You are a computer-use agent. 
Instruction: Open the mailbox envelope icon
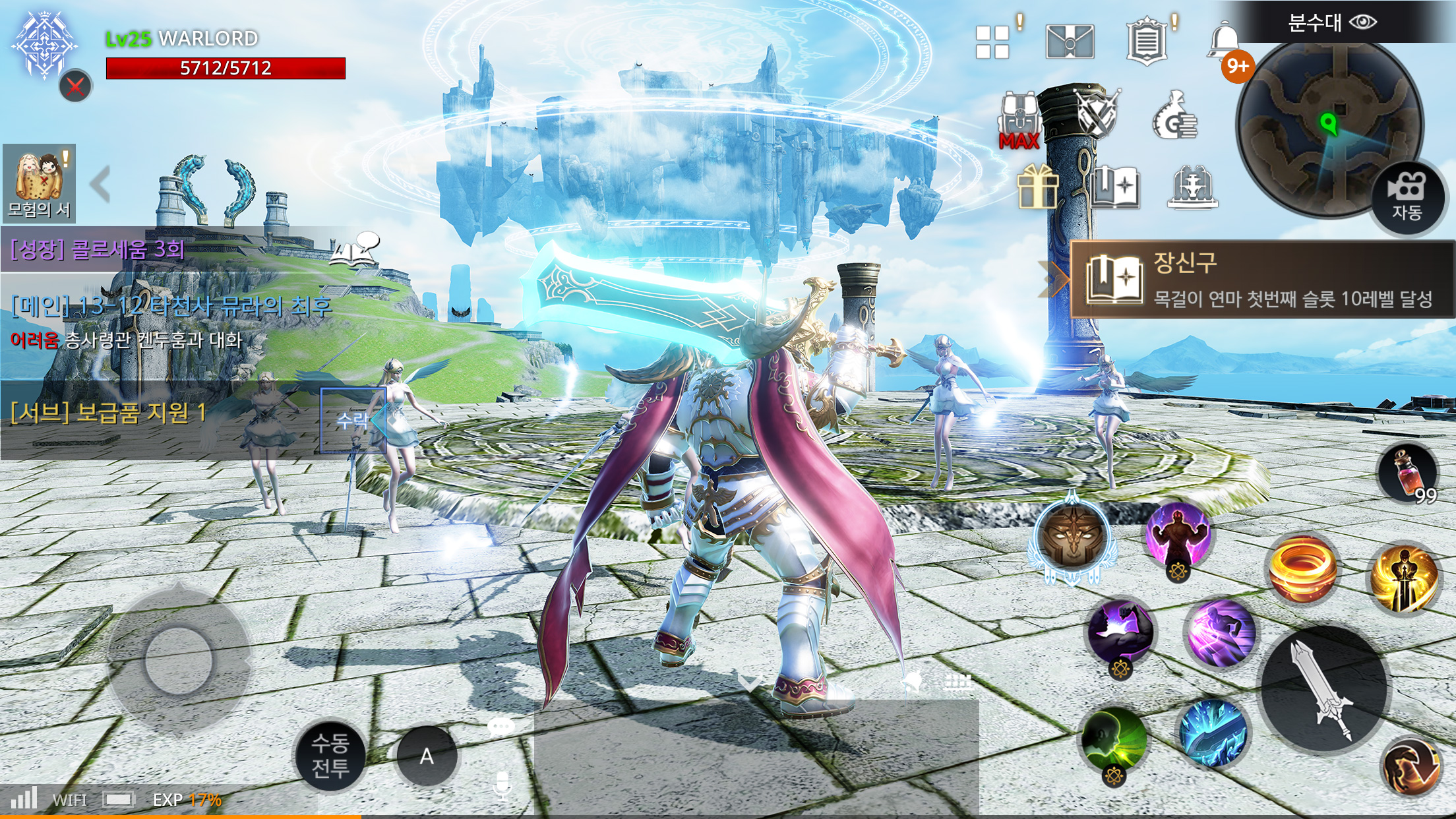tap(1070, 42)
